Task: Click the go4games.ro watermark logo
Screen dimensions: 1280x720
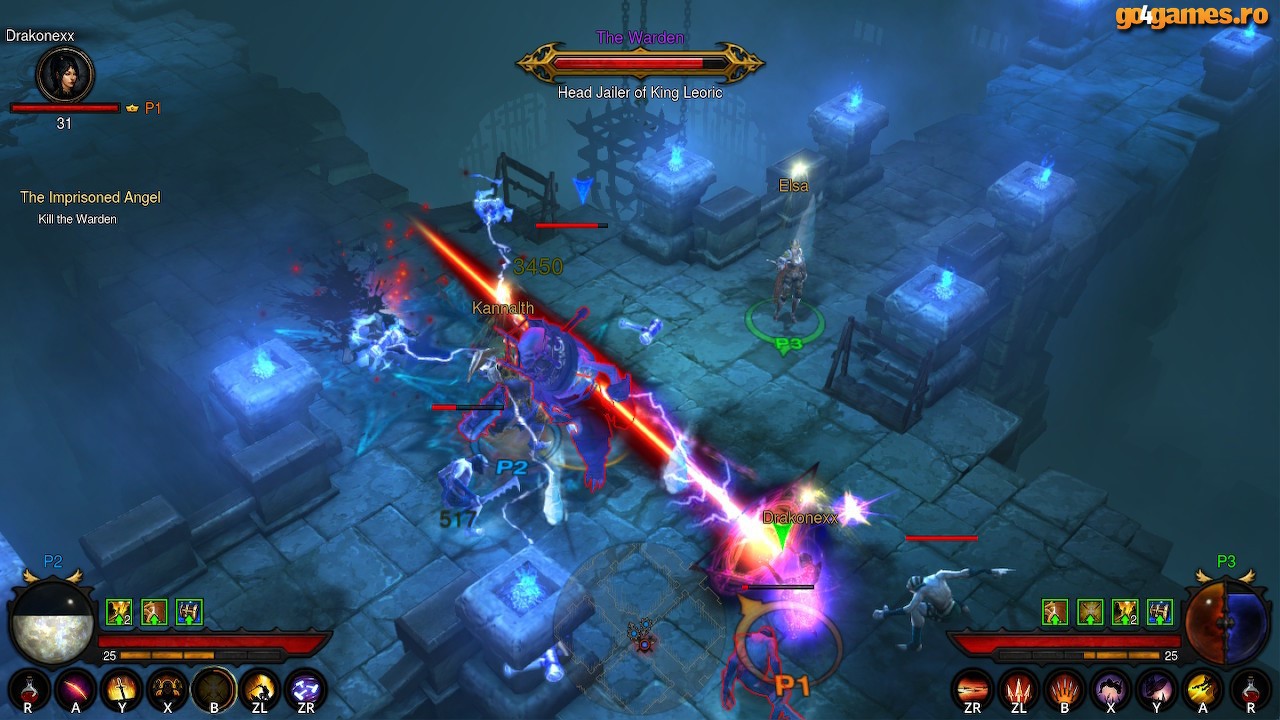Action: tap(1190, 16)
